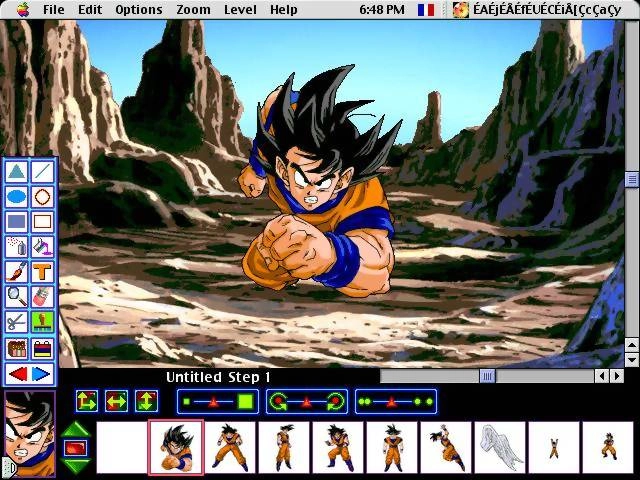Choose the filled triangle shape tool

click(16, 172)
